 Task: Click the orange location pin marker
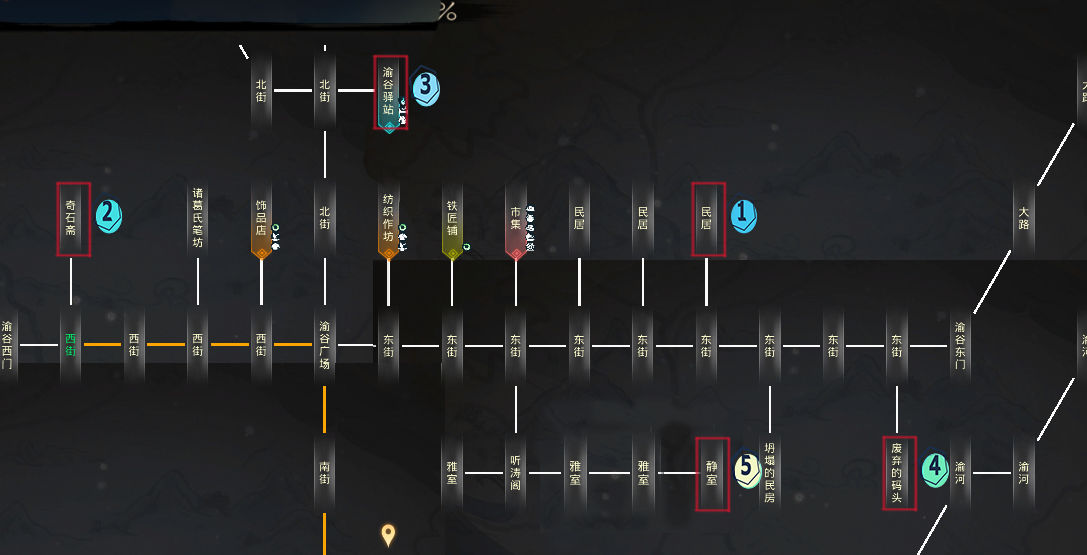(x=389, y=535)
